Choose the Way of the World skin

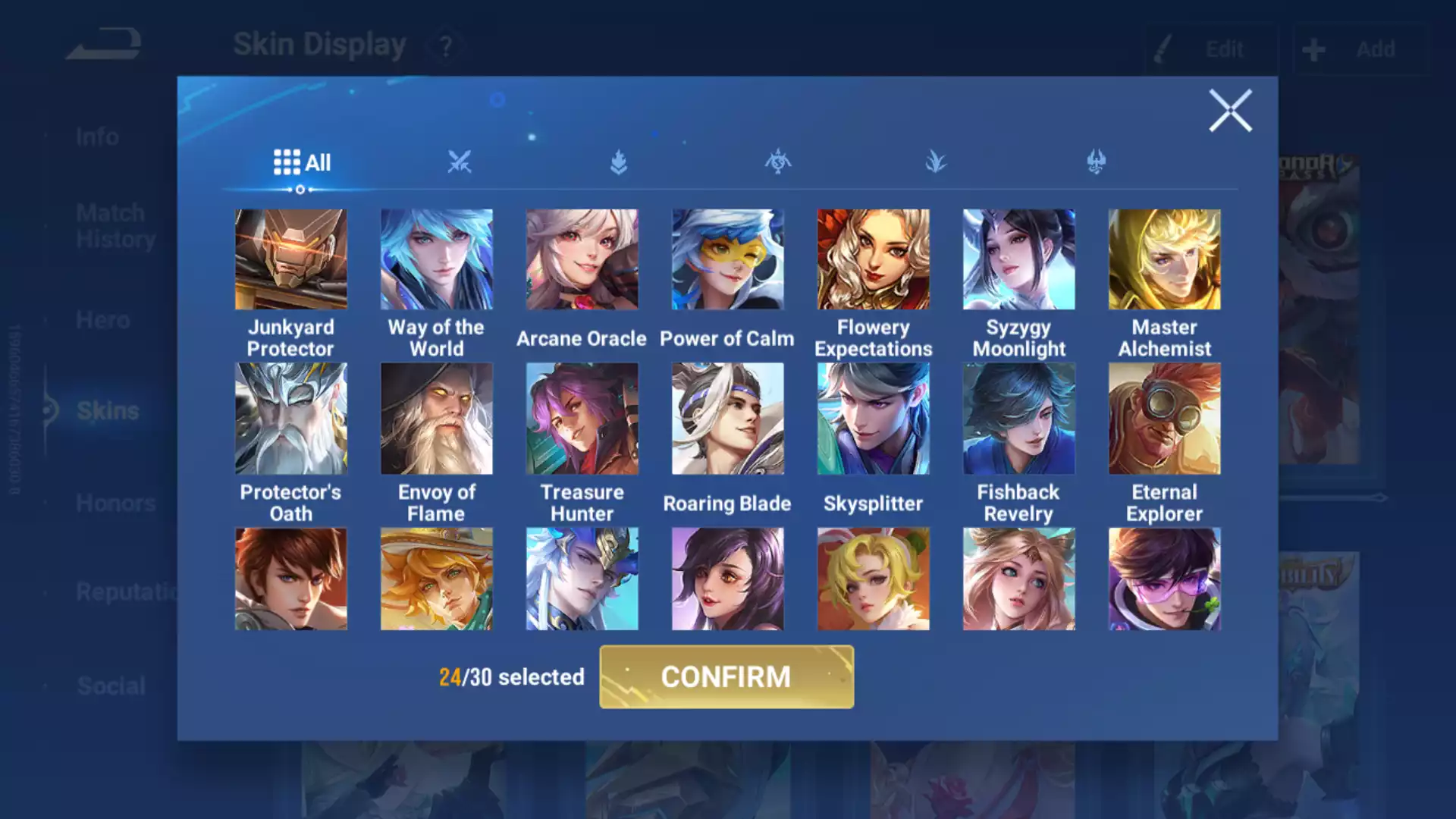(436, 259)
